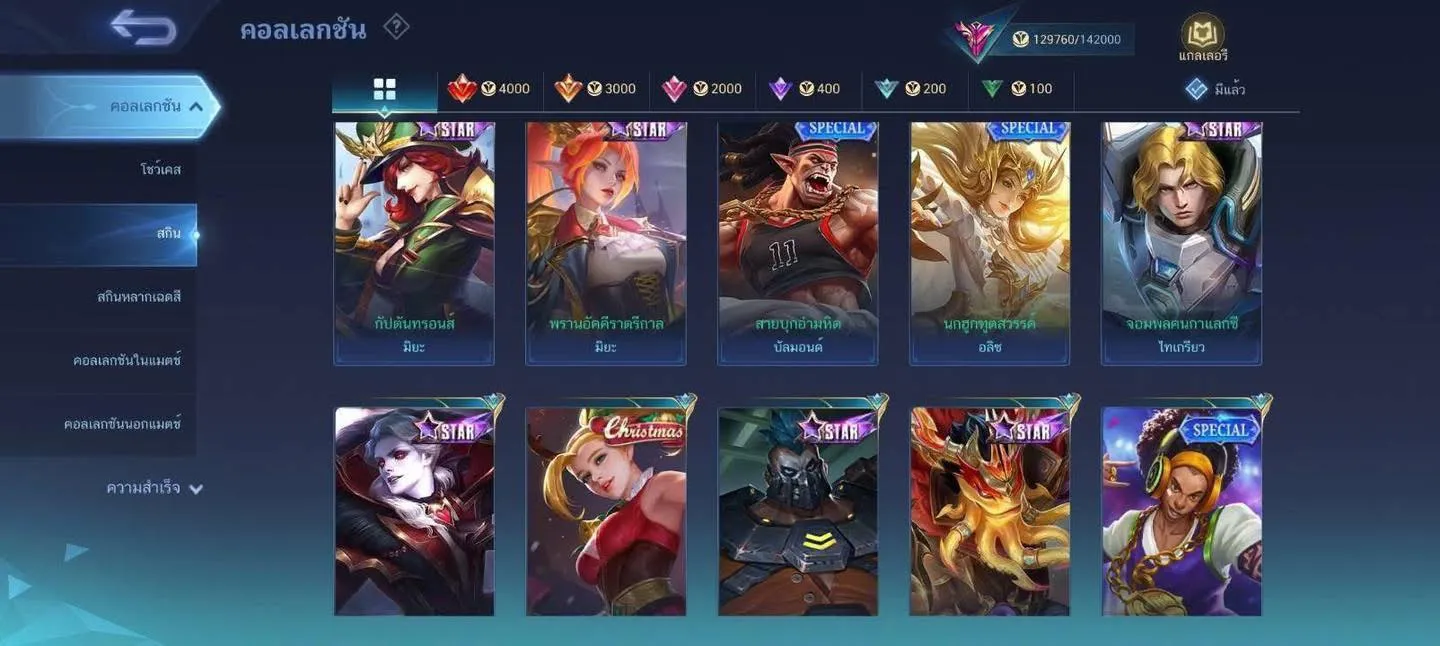Filter skins by the 3000-point tier
Viewport: 1440px width, 646px height.
click(596, 89)
